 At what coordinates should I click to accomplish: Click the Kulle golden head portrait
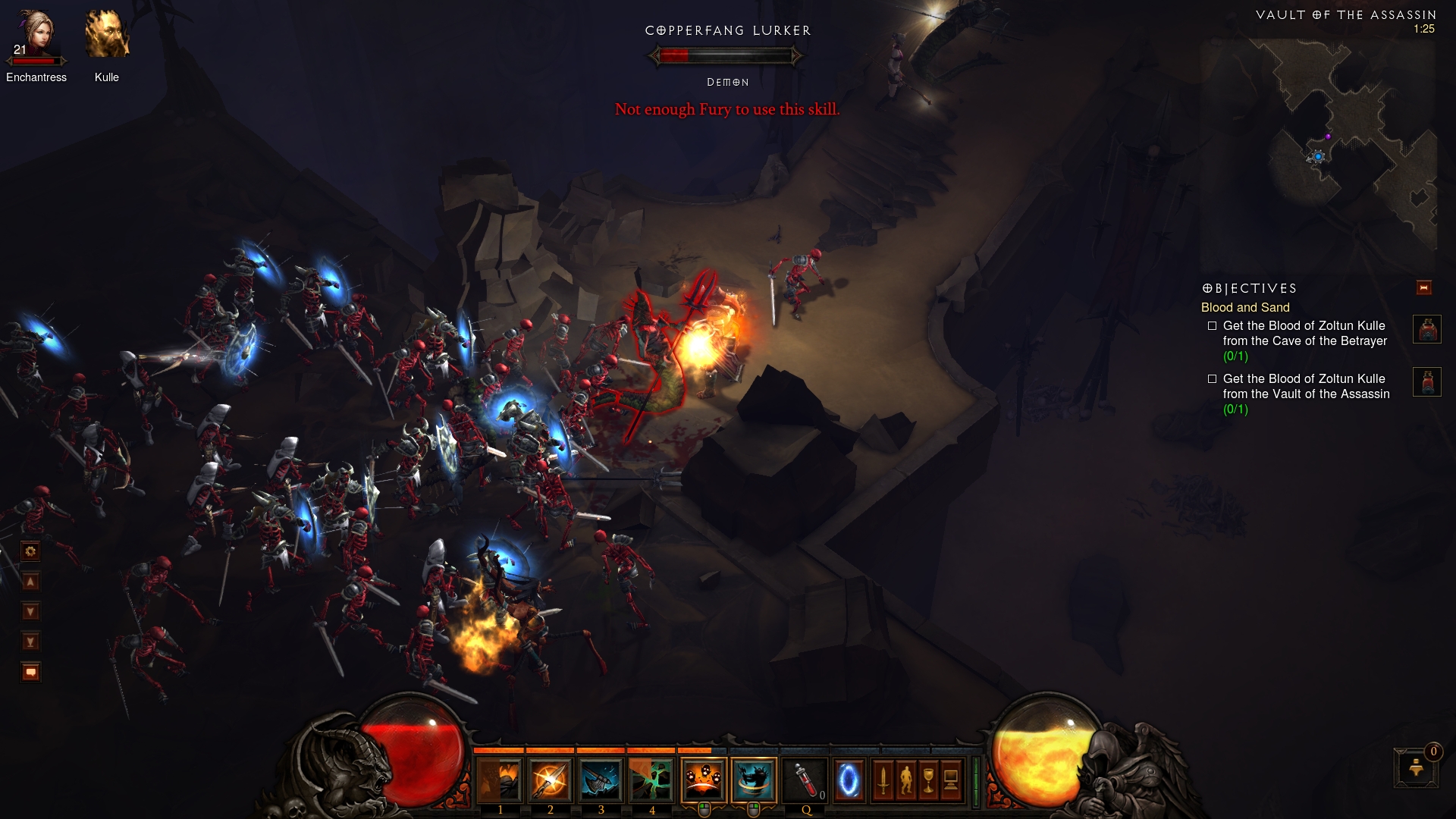click(x=107, y=36)
